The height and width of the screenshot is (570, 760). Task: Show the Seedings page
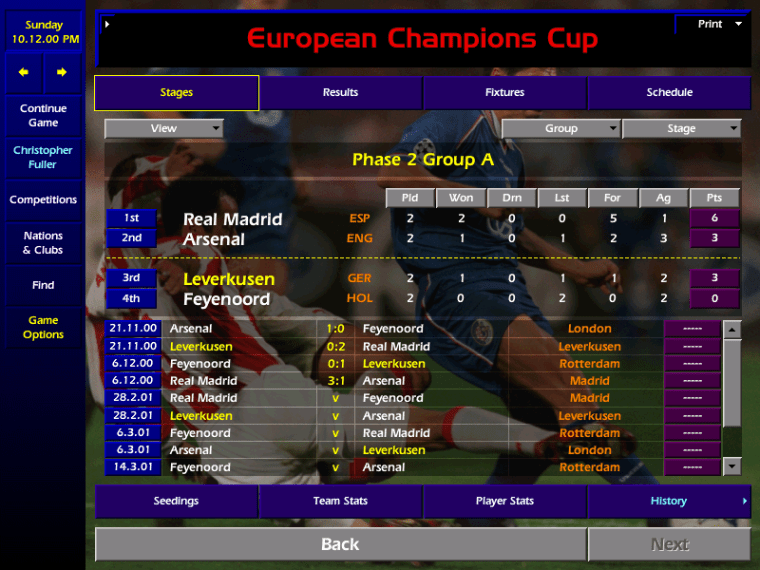pos(176,501)
